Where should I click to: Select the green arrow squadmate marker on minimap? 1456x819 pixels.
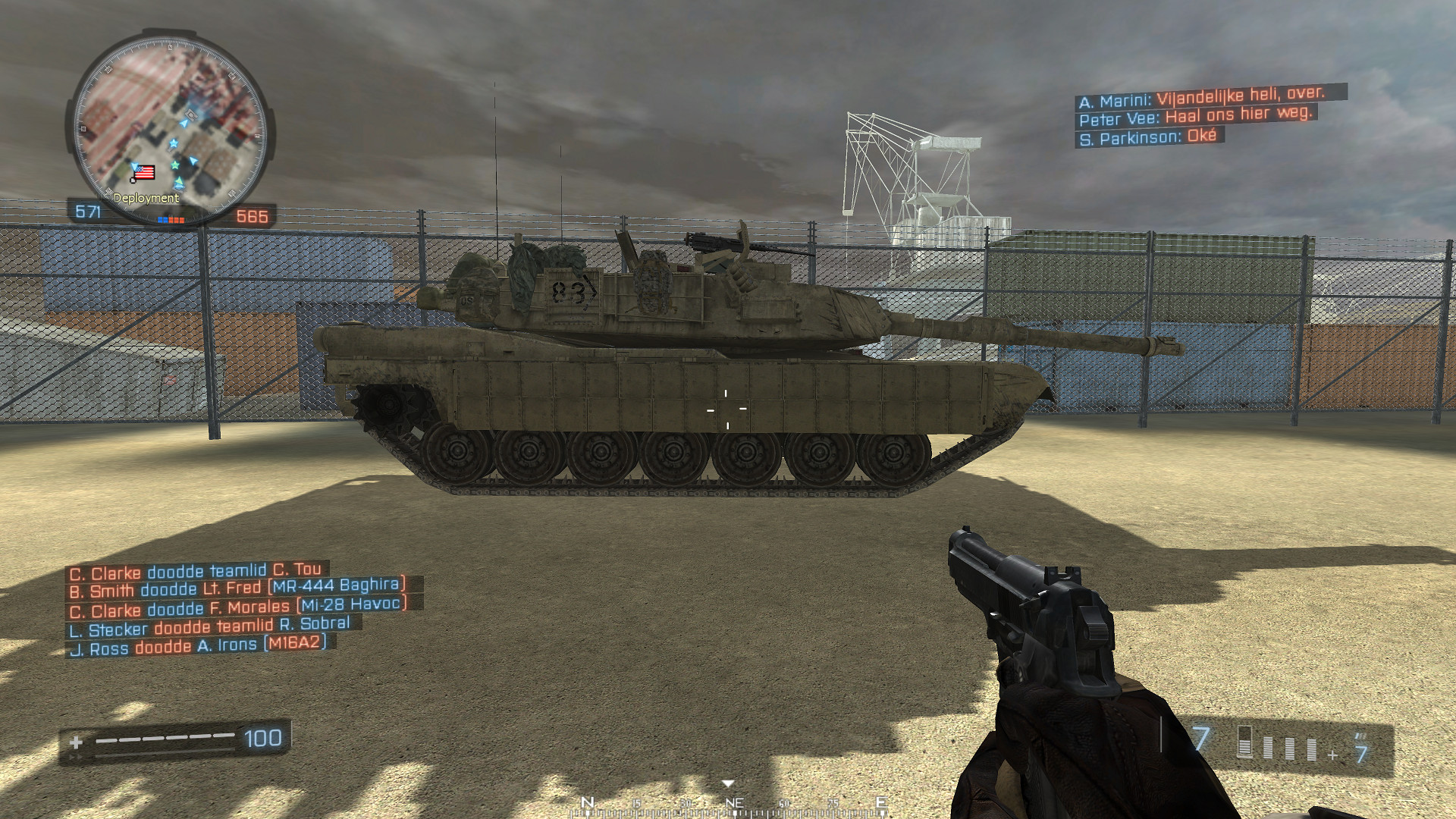click(x=179, y=180)
